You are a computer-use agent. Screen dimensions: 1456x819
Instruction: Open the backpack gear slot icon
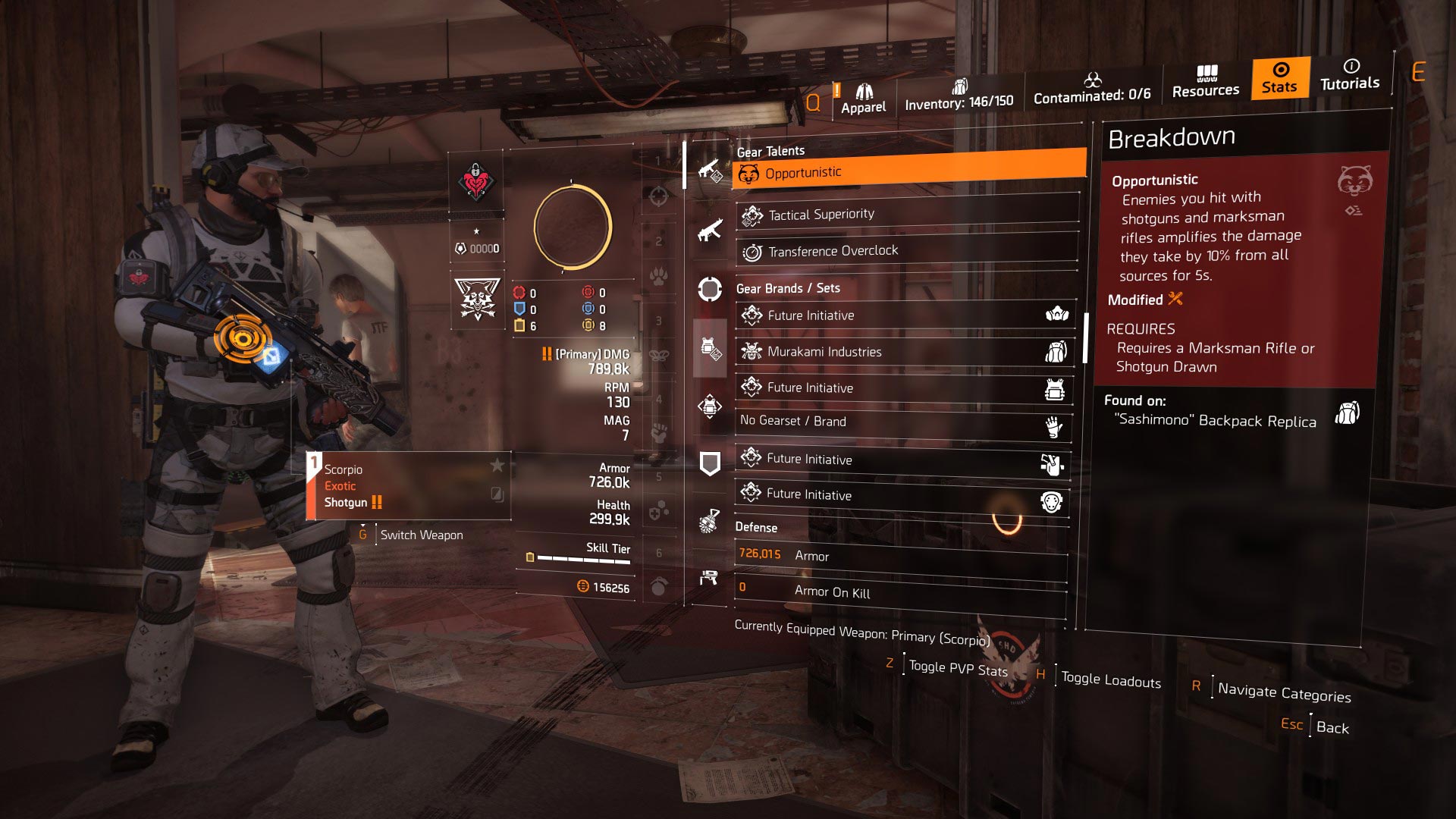coord(709,406)
